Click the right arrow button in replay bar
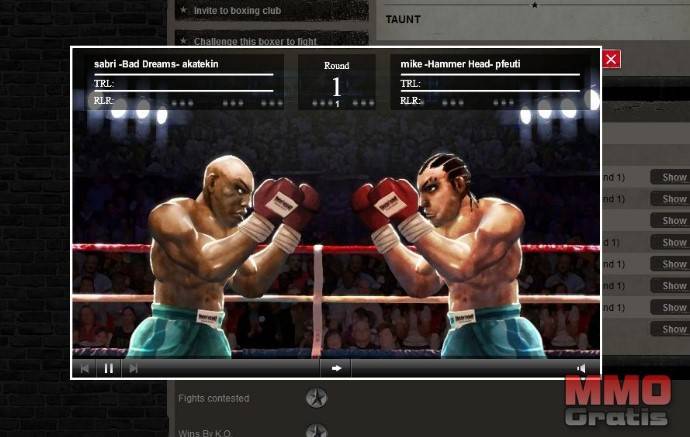 point(336,368)
